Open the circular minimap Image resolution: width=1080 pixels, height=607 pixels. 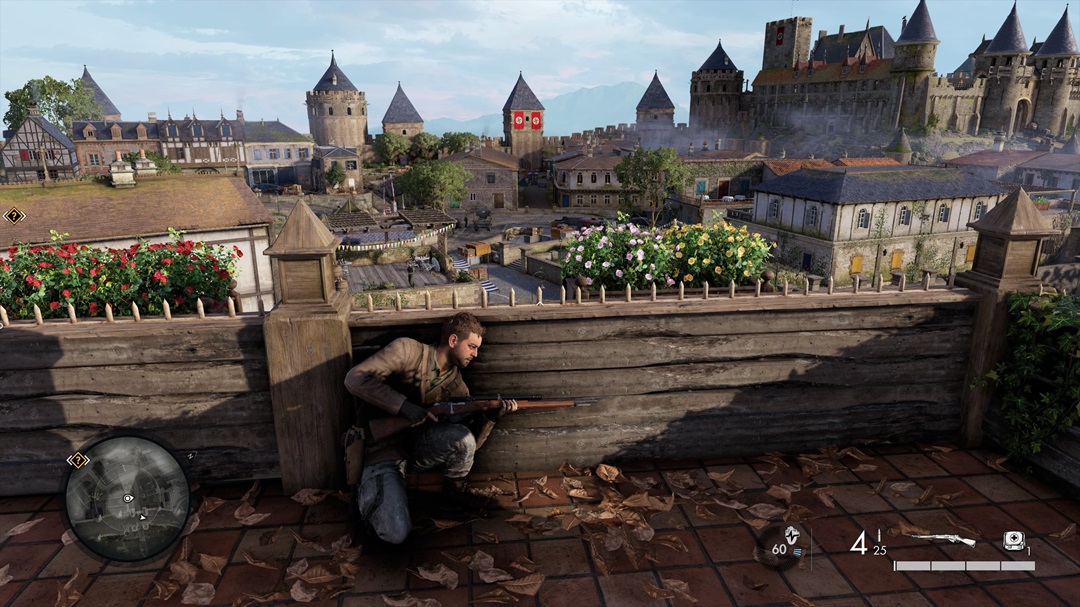127,497
